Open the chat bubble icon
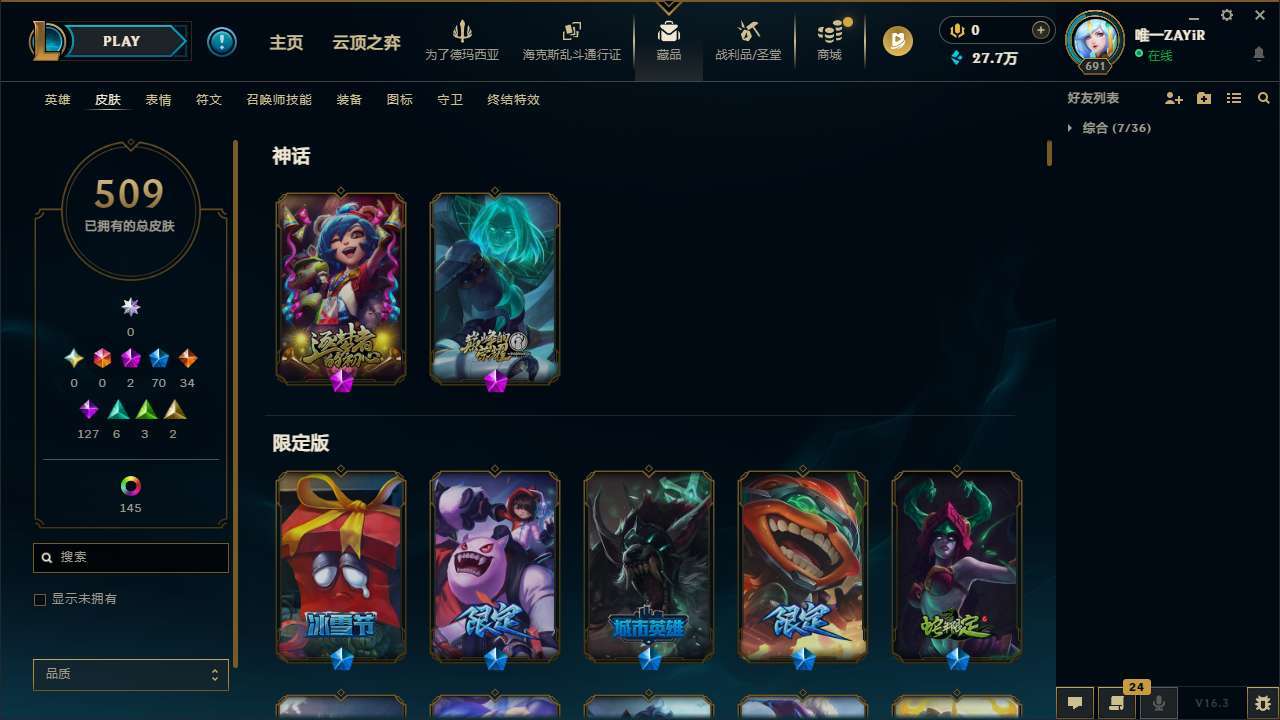Viewport: 1280px width, 720px height. click(x=1077, y=702)
